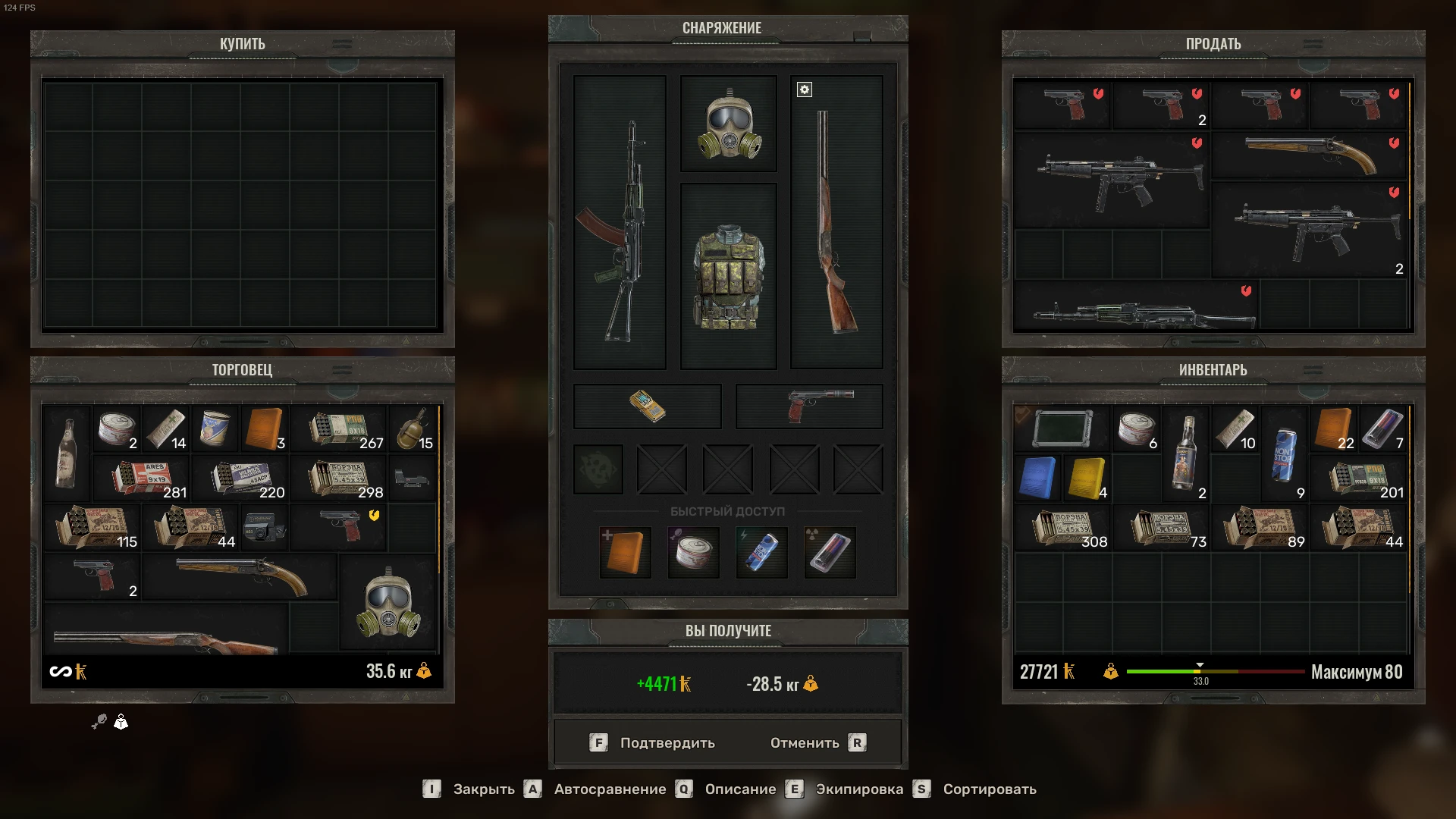Select the equipped gas mask slot
1456x819 pixels.
(728, 124)
